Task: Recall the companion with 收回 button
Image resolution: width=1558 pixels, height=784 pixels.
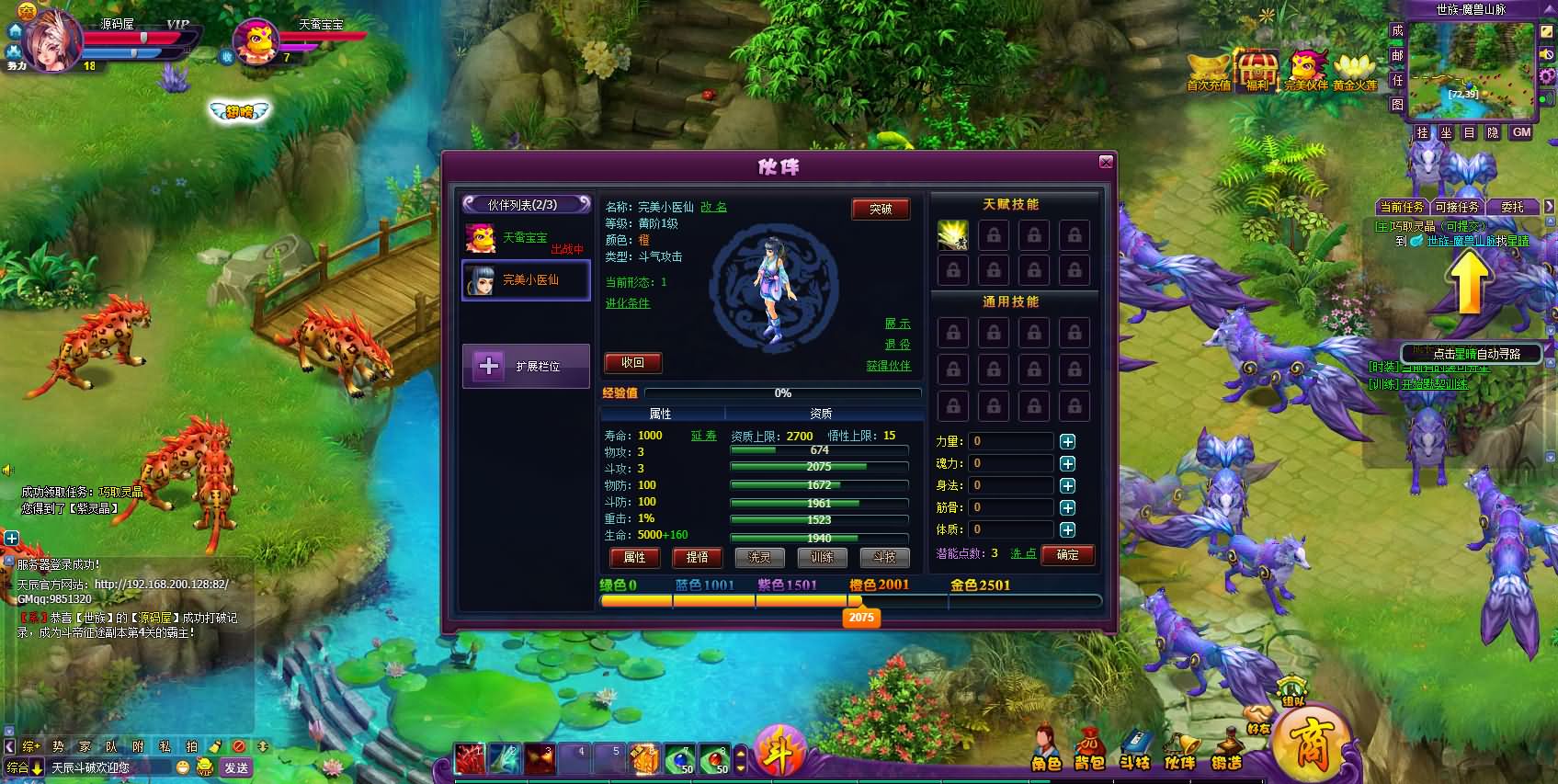Action: coord(632,363)
